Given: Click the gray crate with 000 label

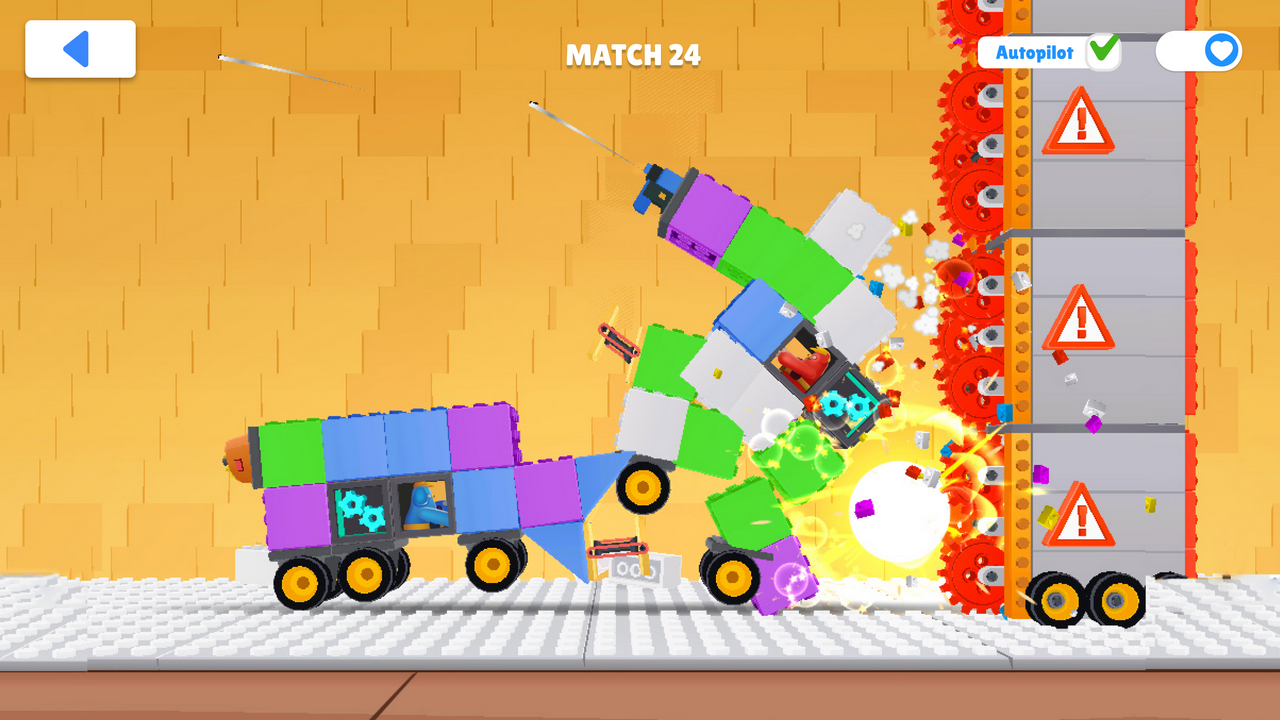Looking at the screenshot, I should pos(632,568).
